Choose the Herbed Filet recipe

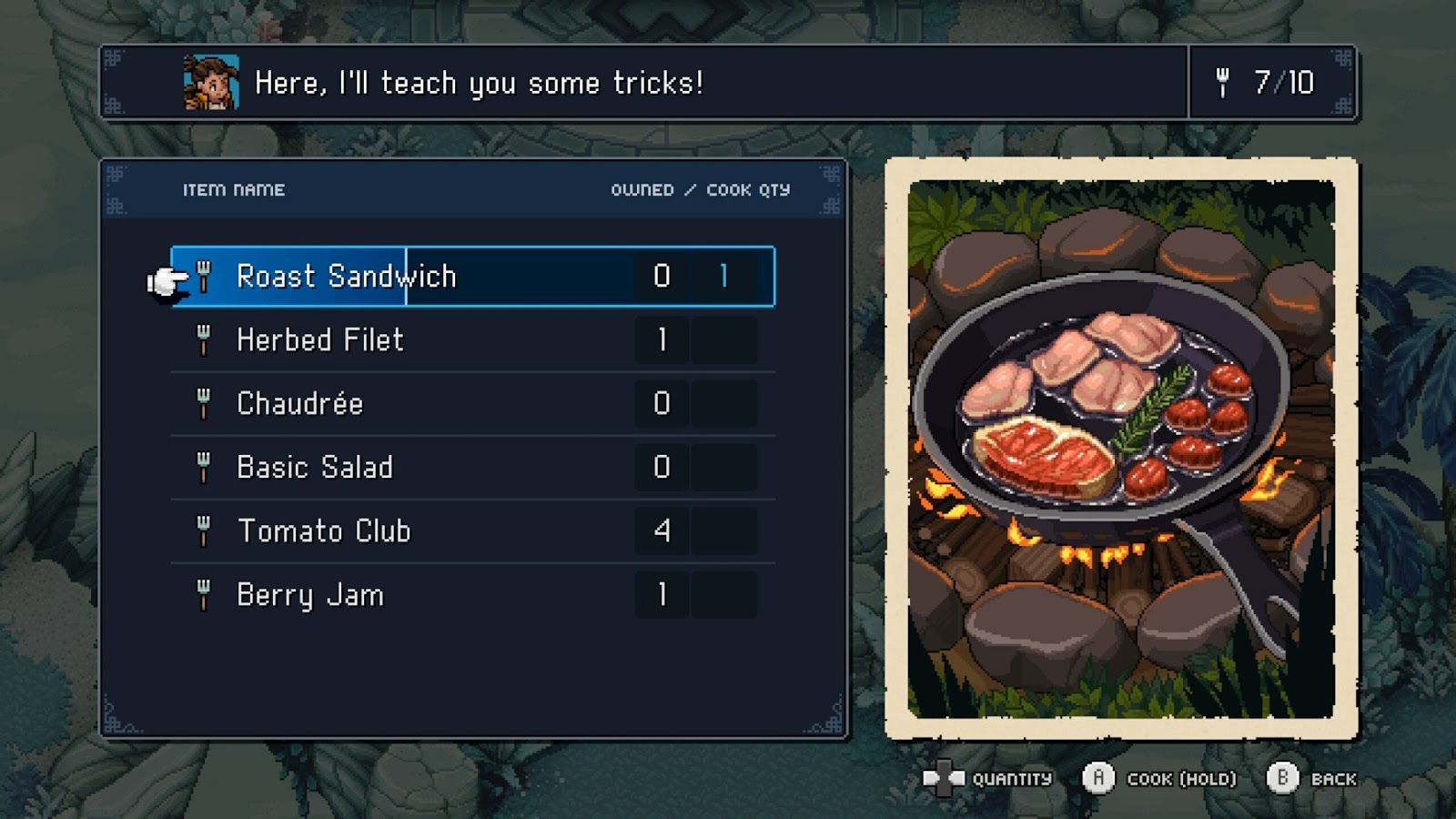(319, 340)
